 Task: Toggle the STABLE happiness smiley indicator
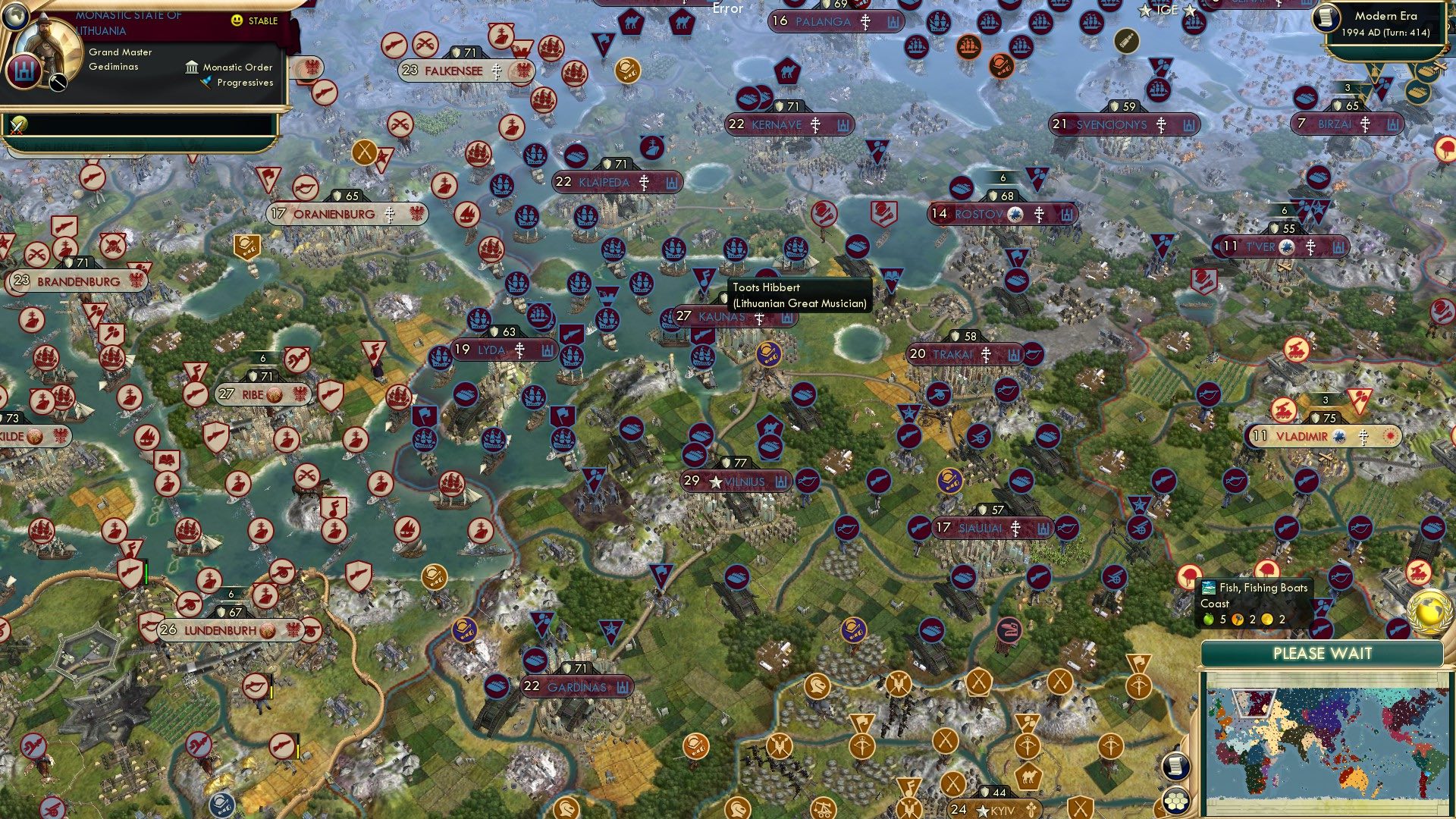(237, 20)
